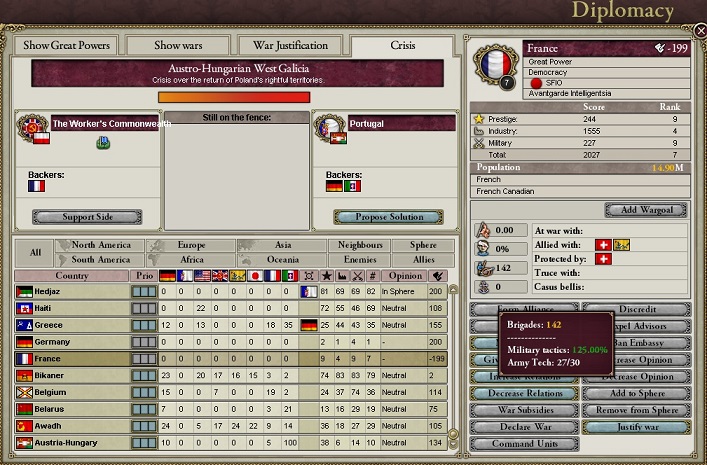
Task: Close the Diplomacy window
Action: tap(697, 31)
